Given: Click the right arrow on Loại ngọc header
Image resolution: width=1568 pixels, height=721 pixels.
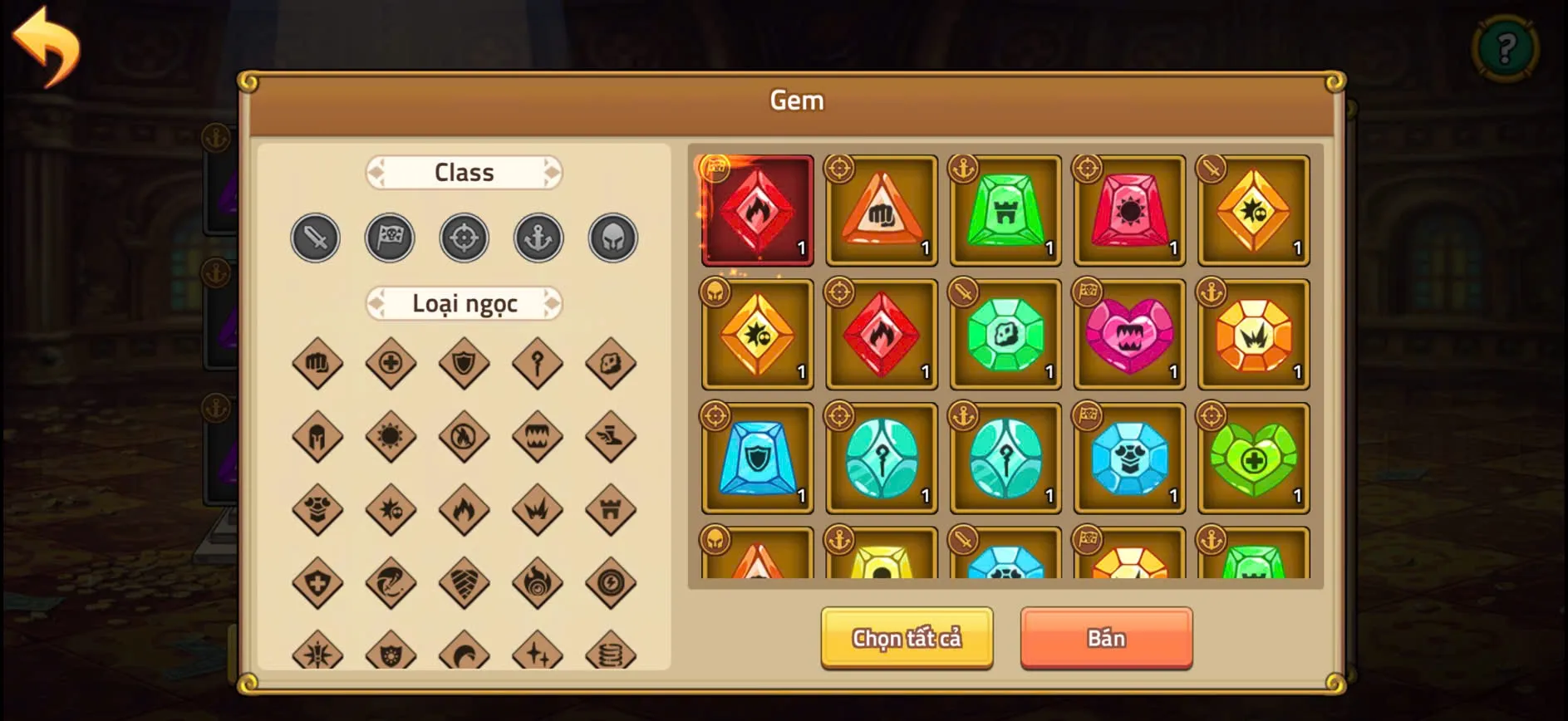Looking at the screenshot, I should coord(553,303).
